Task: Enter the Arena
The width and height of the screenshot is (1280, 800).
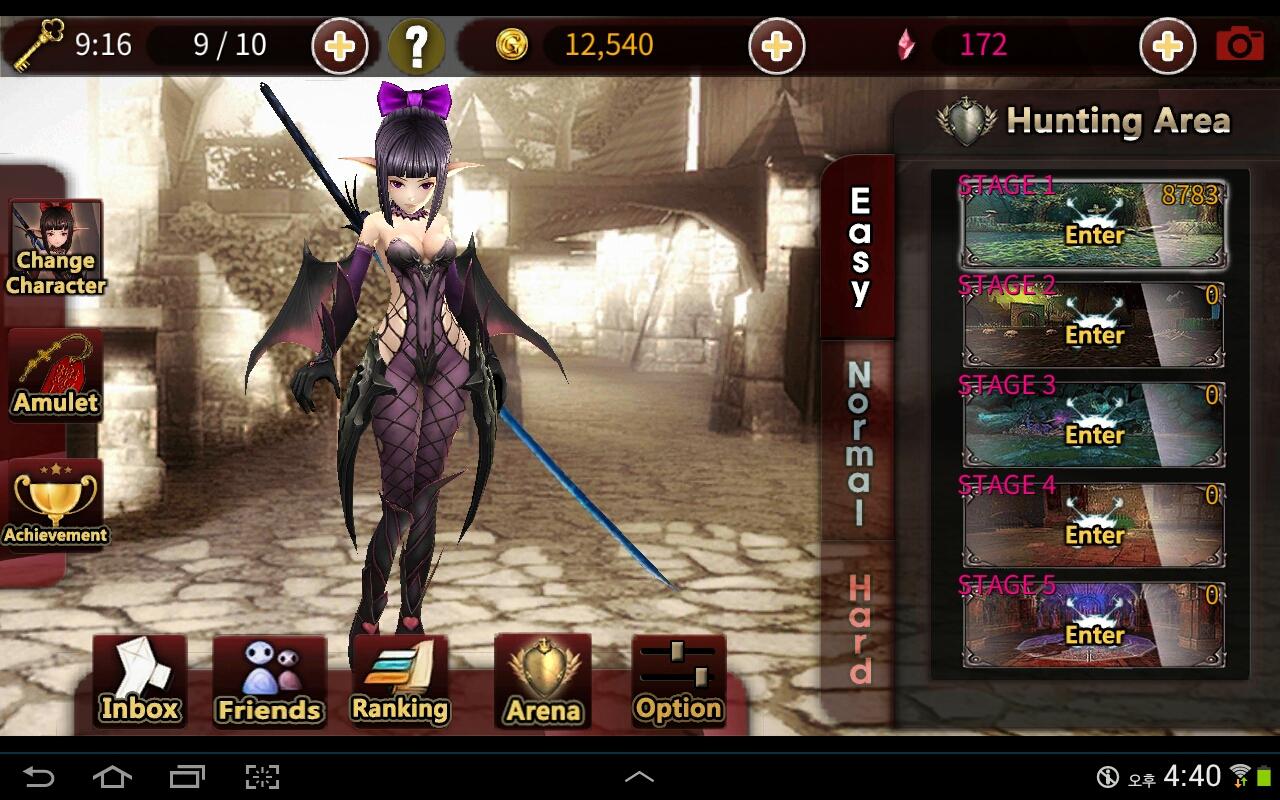Action: tap(543, 682)
